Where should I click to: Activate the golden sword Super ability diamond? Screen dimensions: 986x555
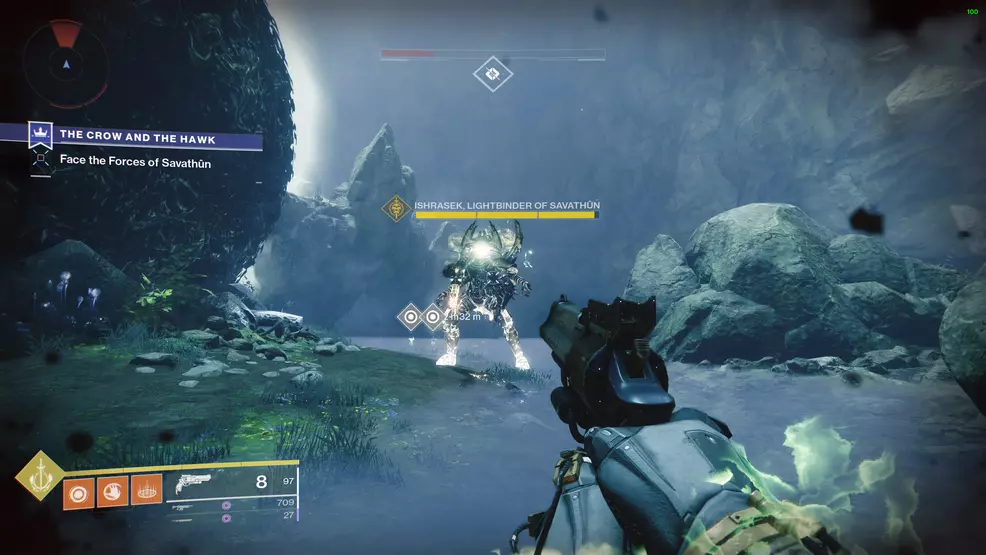click(39, 477)
